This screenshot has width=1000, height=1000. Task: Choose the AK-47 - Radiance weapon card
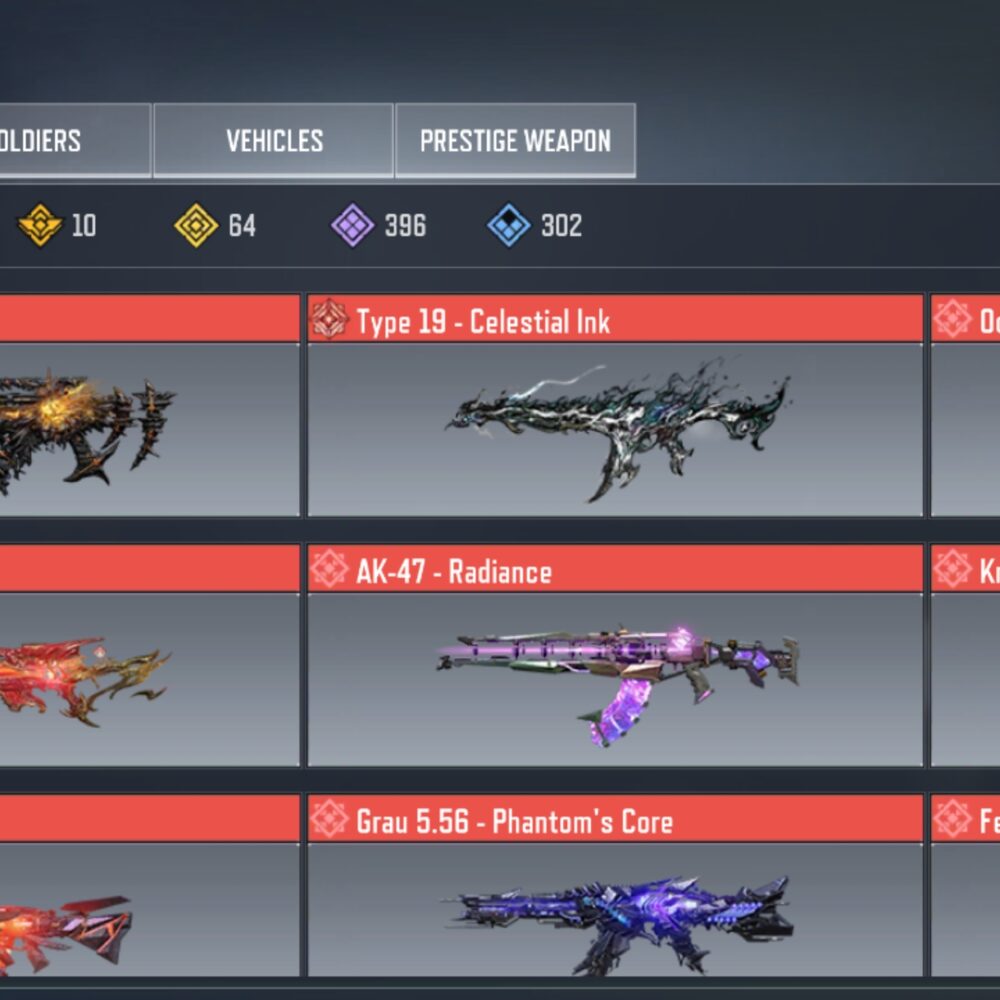pyautogui.click(x=615, y=678)
